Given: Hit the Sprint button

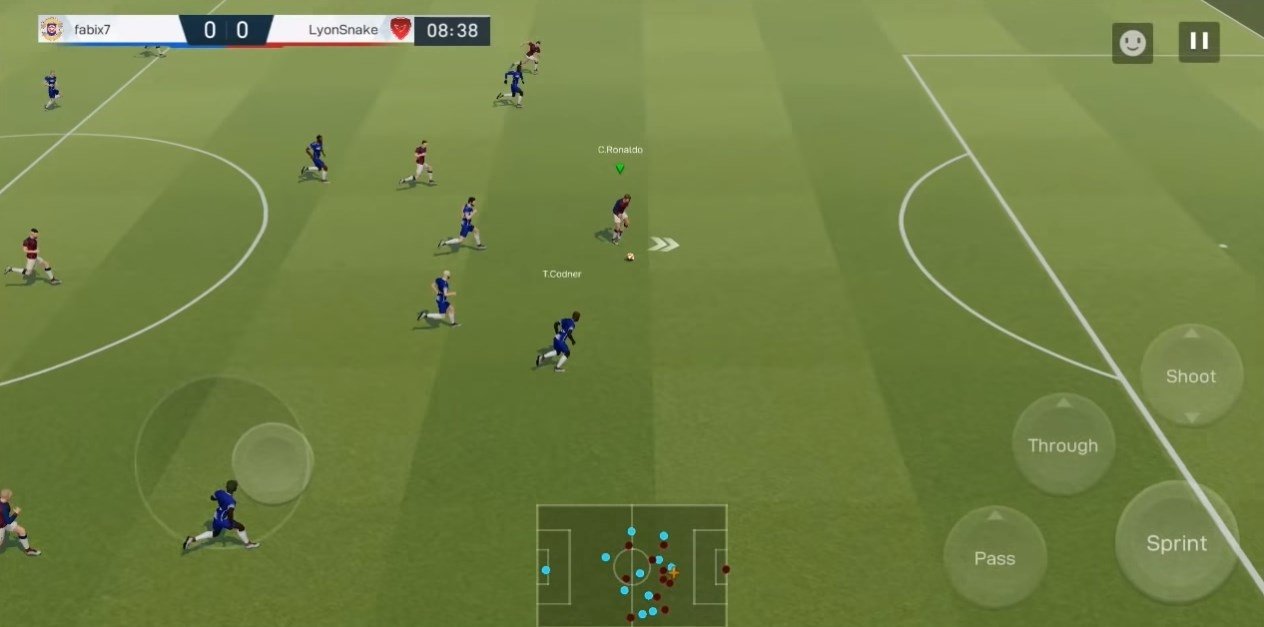Looking at the screenshot, I should tap(1176, 543).
